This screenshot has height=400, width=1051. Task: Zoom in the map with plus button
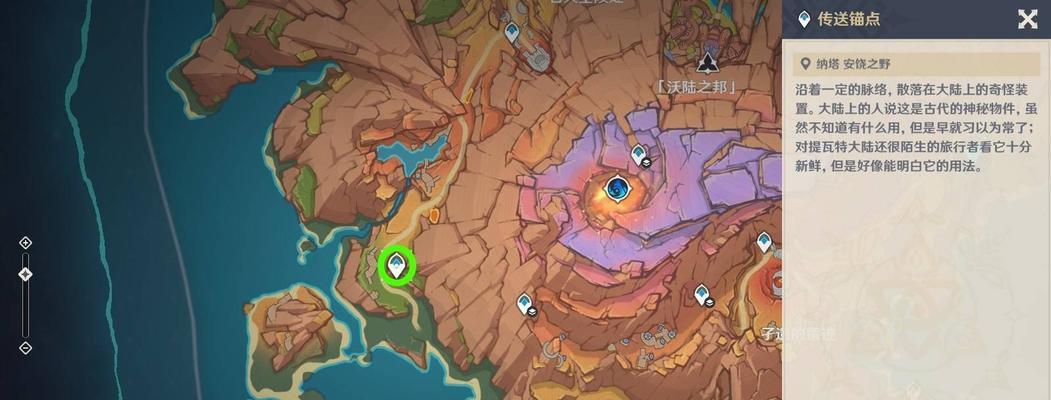26,242
